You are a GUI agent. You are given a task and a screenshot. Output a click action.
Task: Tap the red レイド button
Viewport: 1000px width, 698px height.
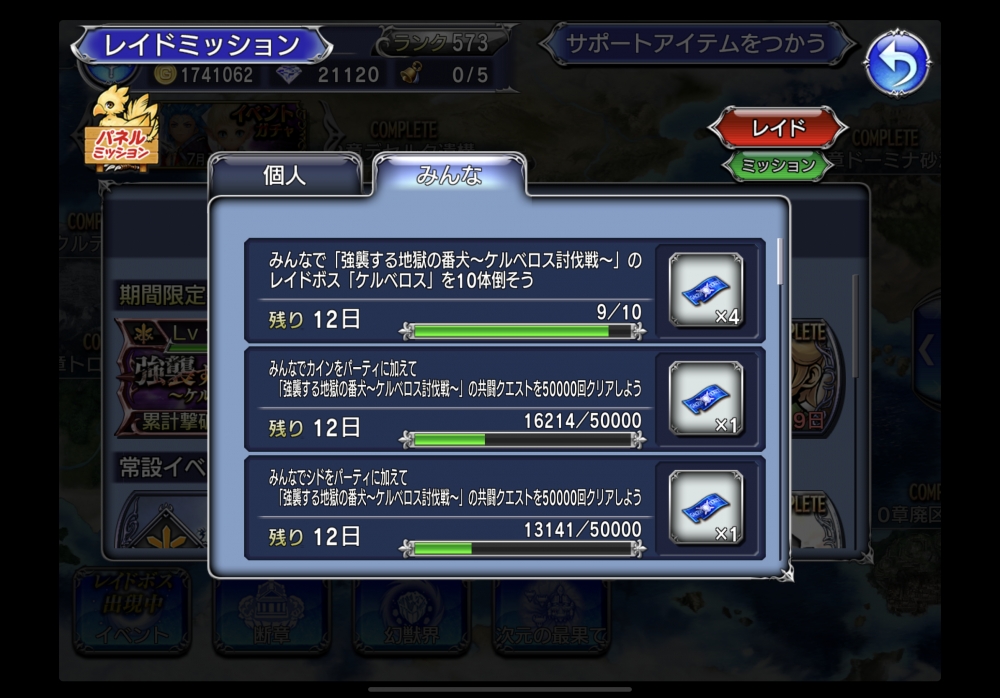pyautogui.click(x=778, y=128)
